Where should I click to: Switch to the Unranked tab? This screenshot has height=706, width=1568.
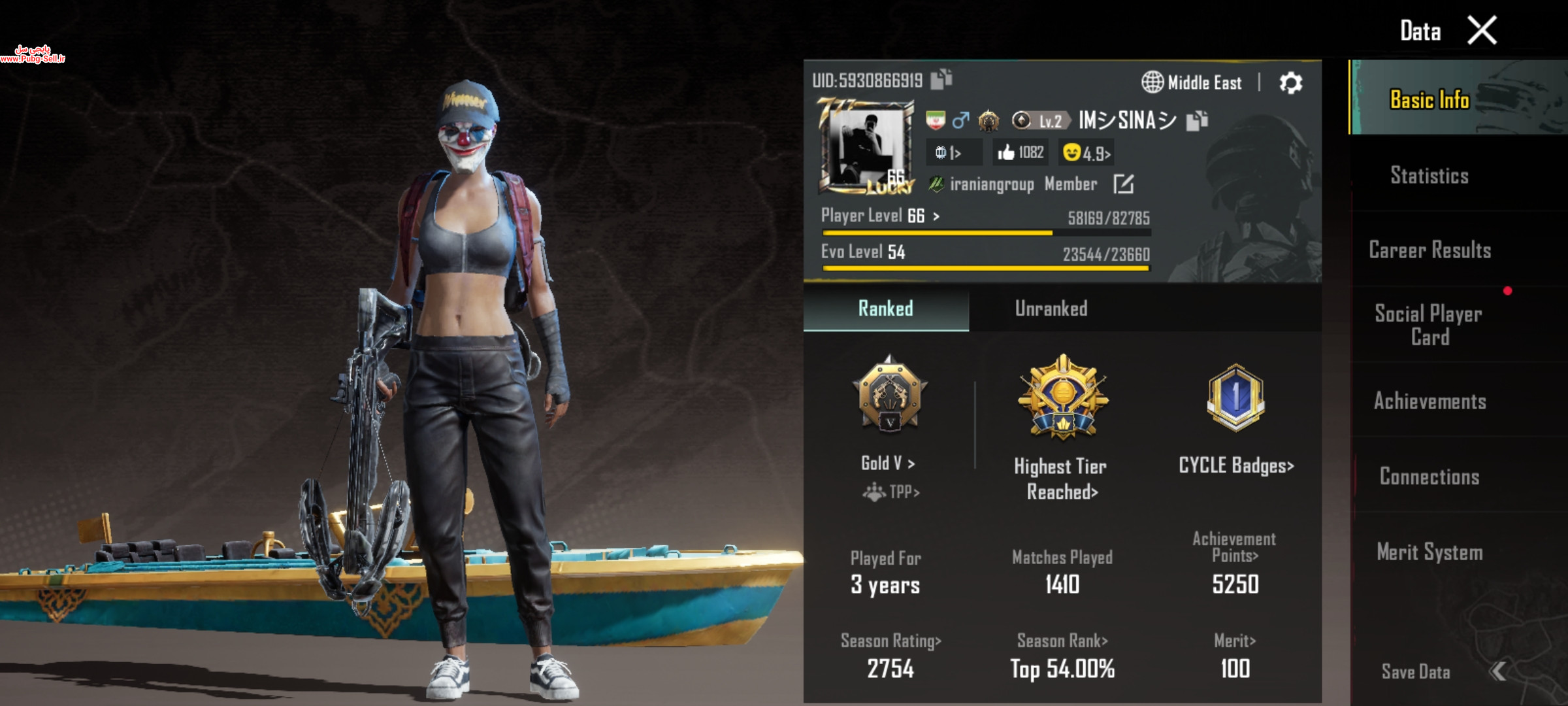tap(1051, 309)
